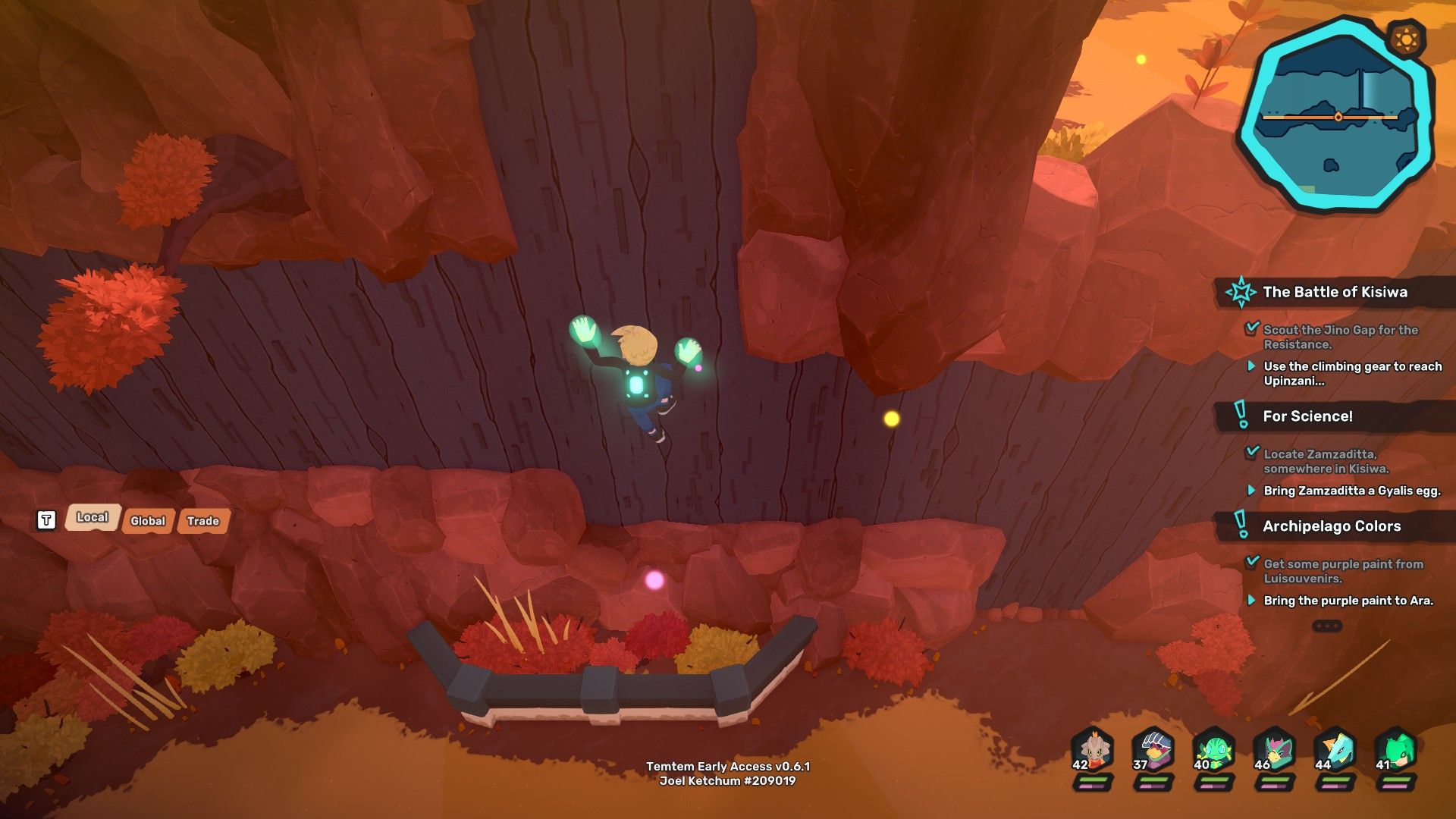Click the Archipelago Colors quest title
This screenshot has height=819, width=1456.
1332,526
